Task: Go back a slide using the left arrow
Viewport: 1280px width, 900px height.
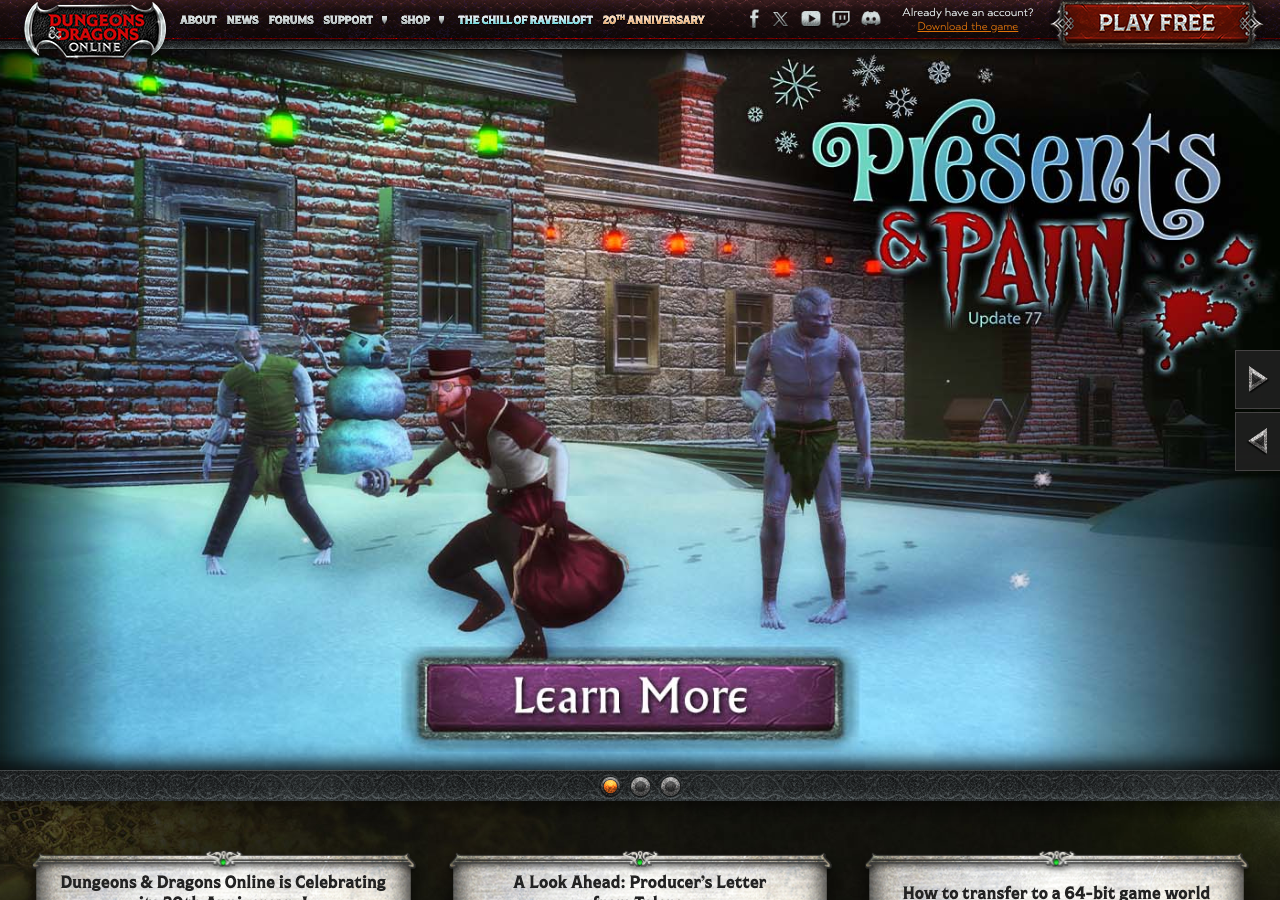Action: coord(1257,441)
